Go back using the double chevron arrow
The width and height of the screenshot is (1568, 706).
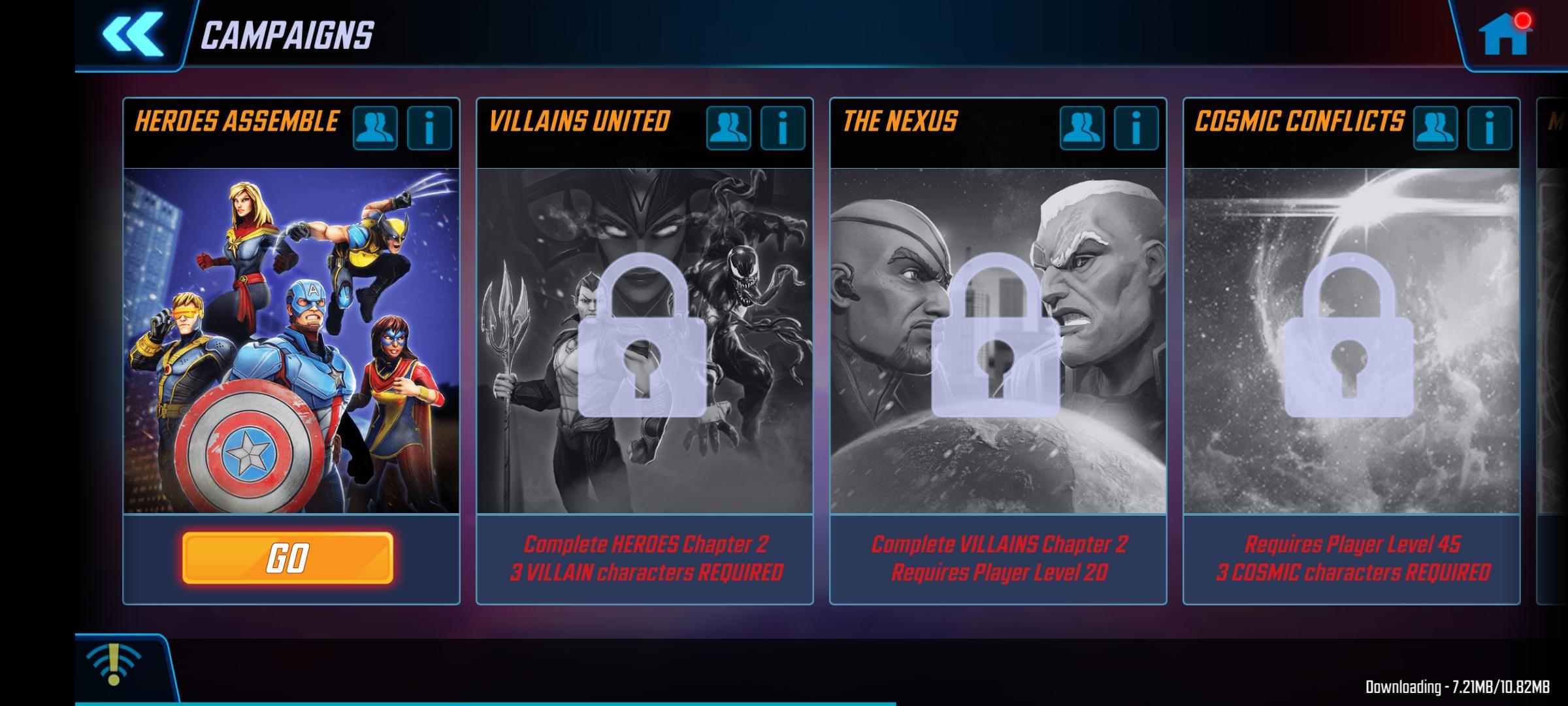pos(129,36)
